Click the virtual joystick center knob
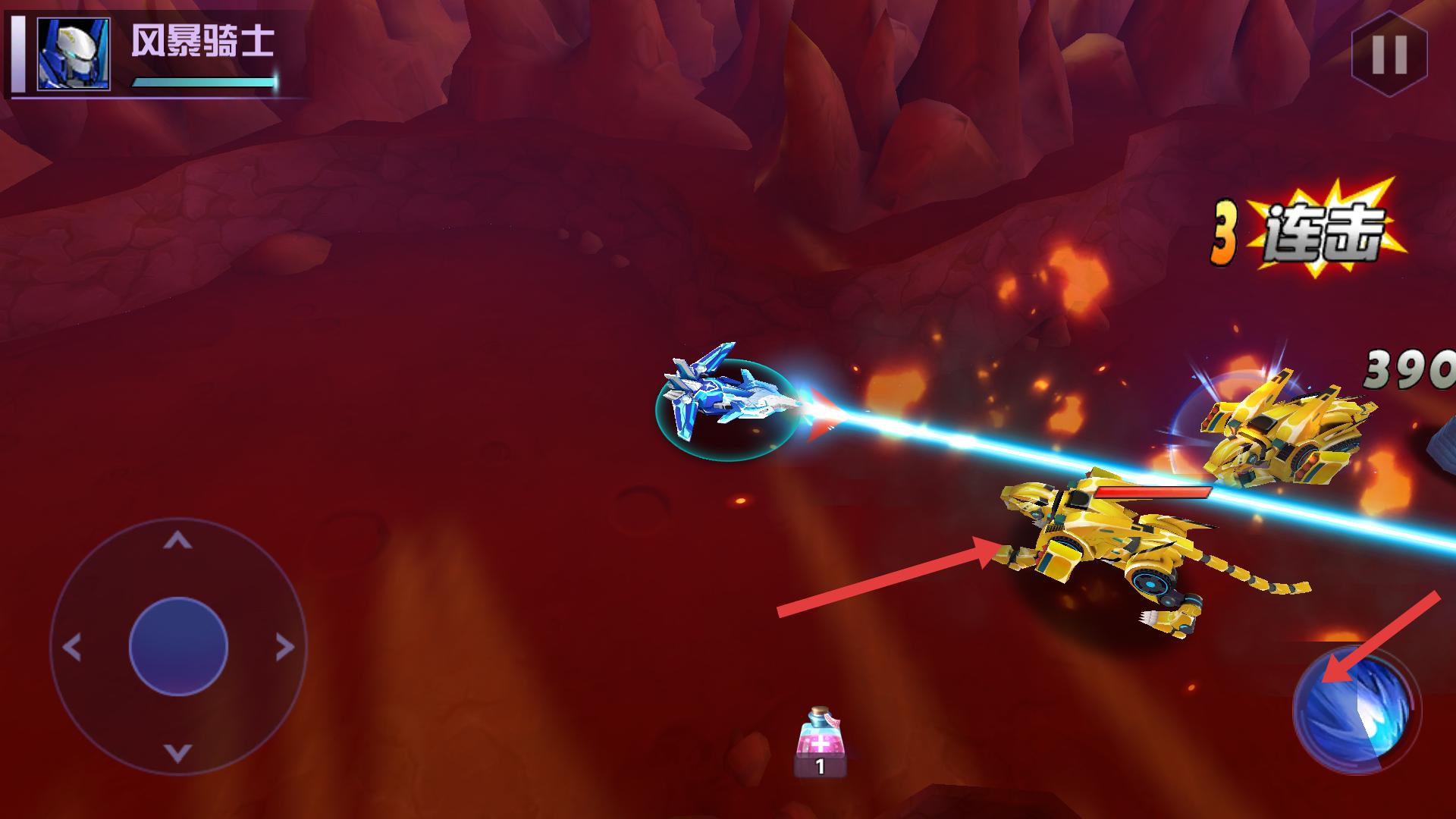 [x=178, y=647]
